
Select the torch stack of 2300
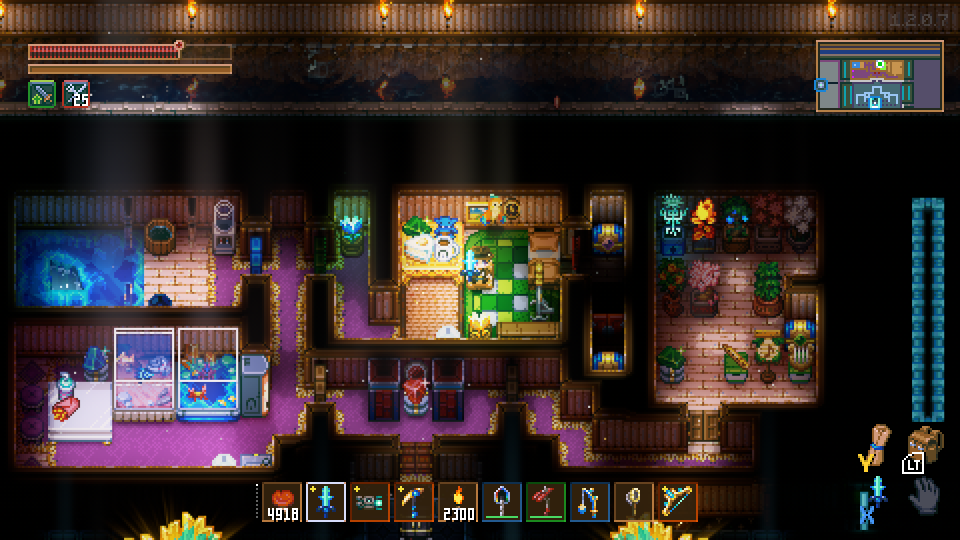[x=458, y=501]
